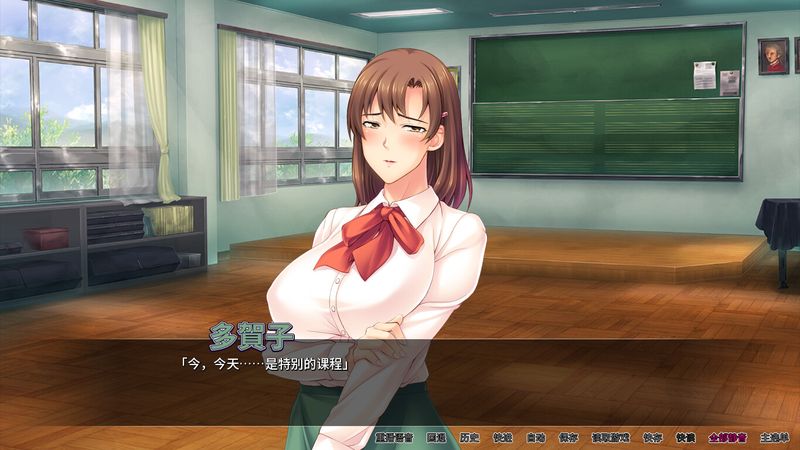The height and width of the screenshot is (450, 800).
Task: Click 快读 to quick load
Action: click(x=685, y=437)
